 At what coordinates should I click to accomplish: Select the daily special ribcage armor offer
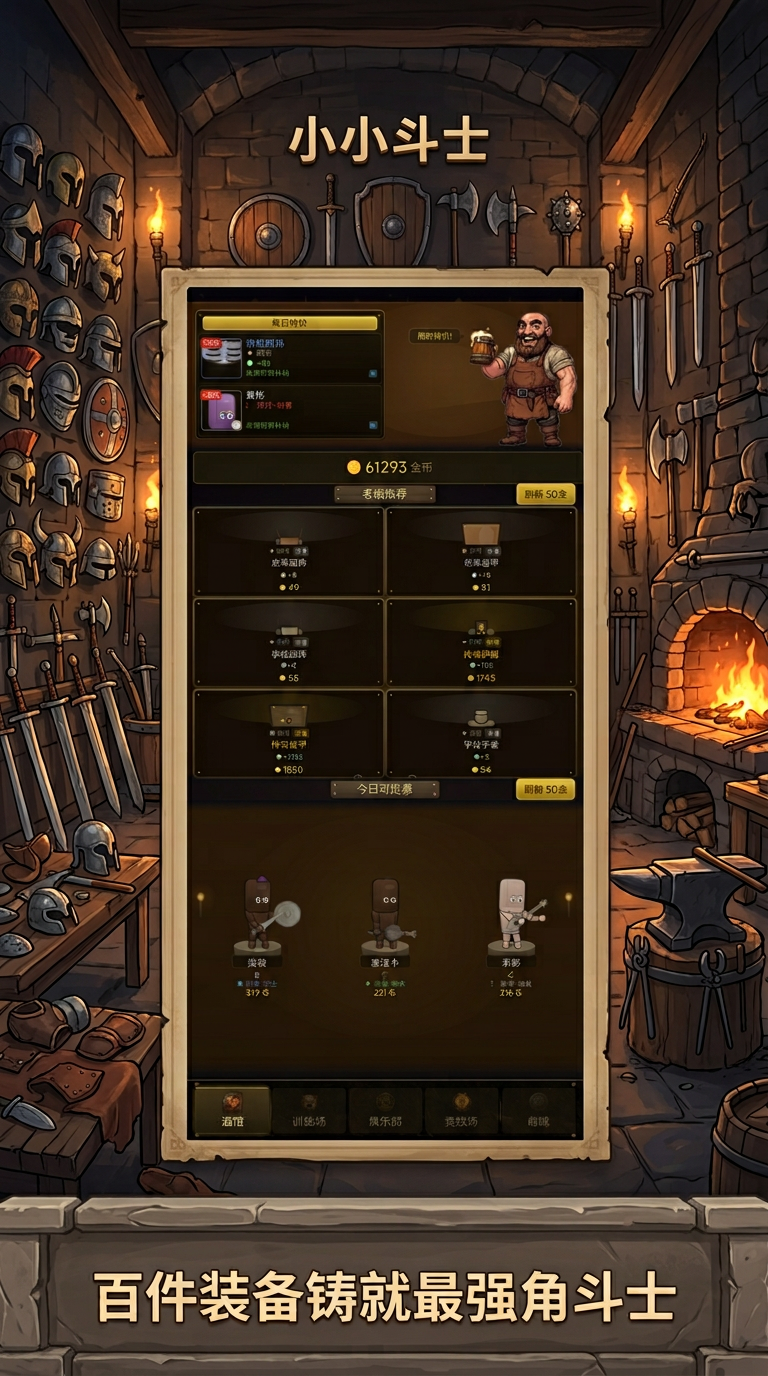290,358
